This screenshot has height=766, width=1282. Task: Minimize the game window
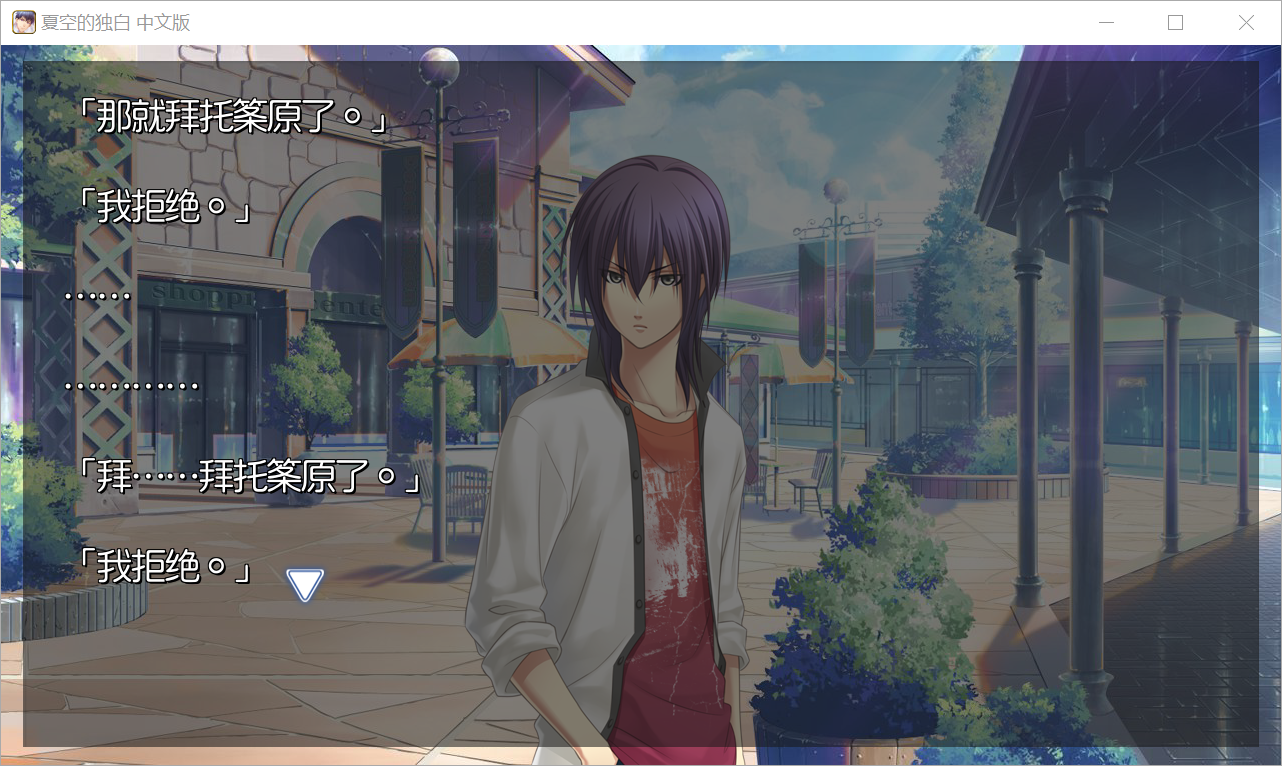pos(1106,23)
